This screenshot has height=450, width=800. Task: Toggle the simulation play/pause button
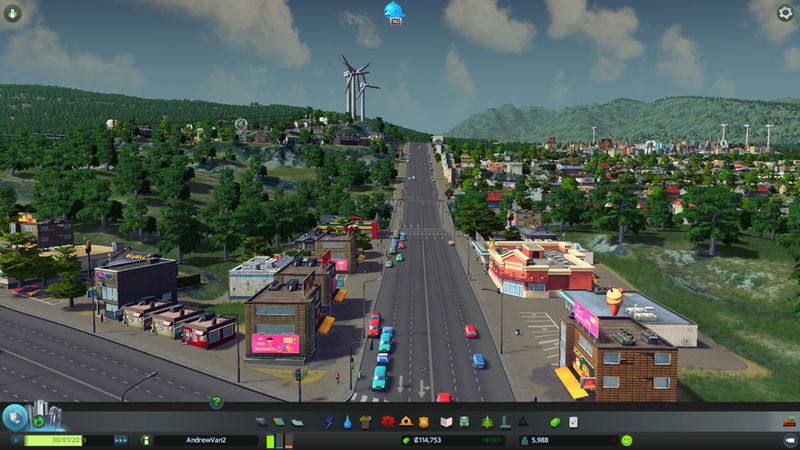tap(16, 439)
